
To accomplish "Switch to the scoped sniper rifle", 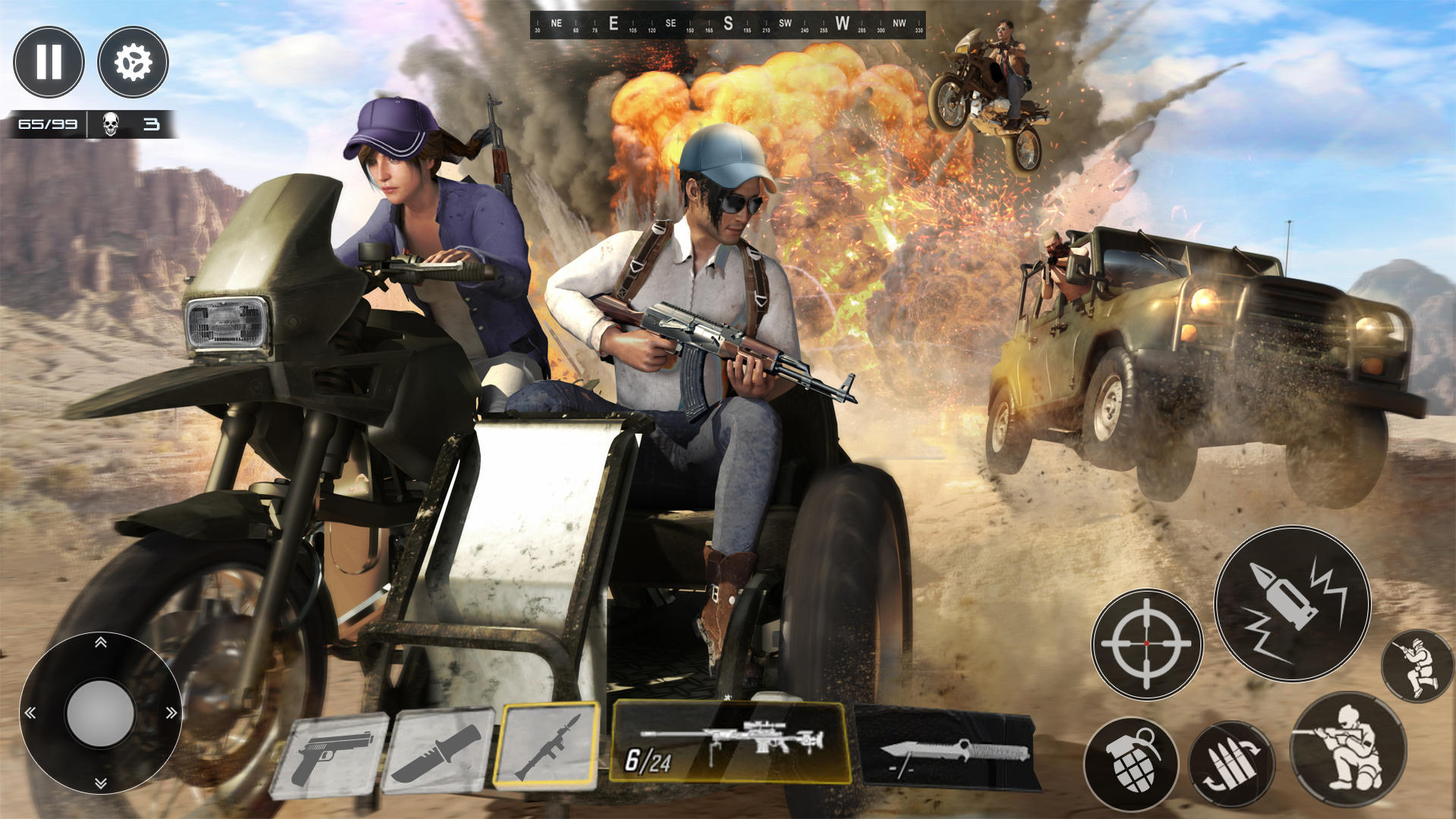I will coord(730,743).
